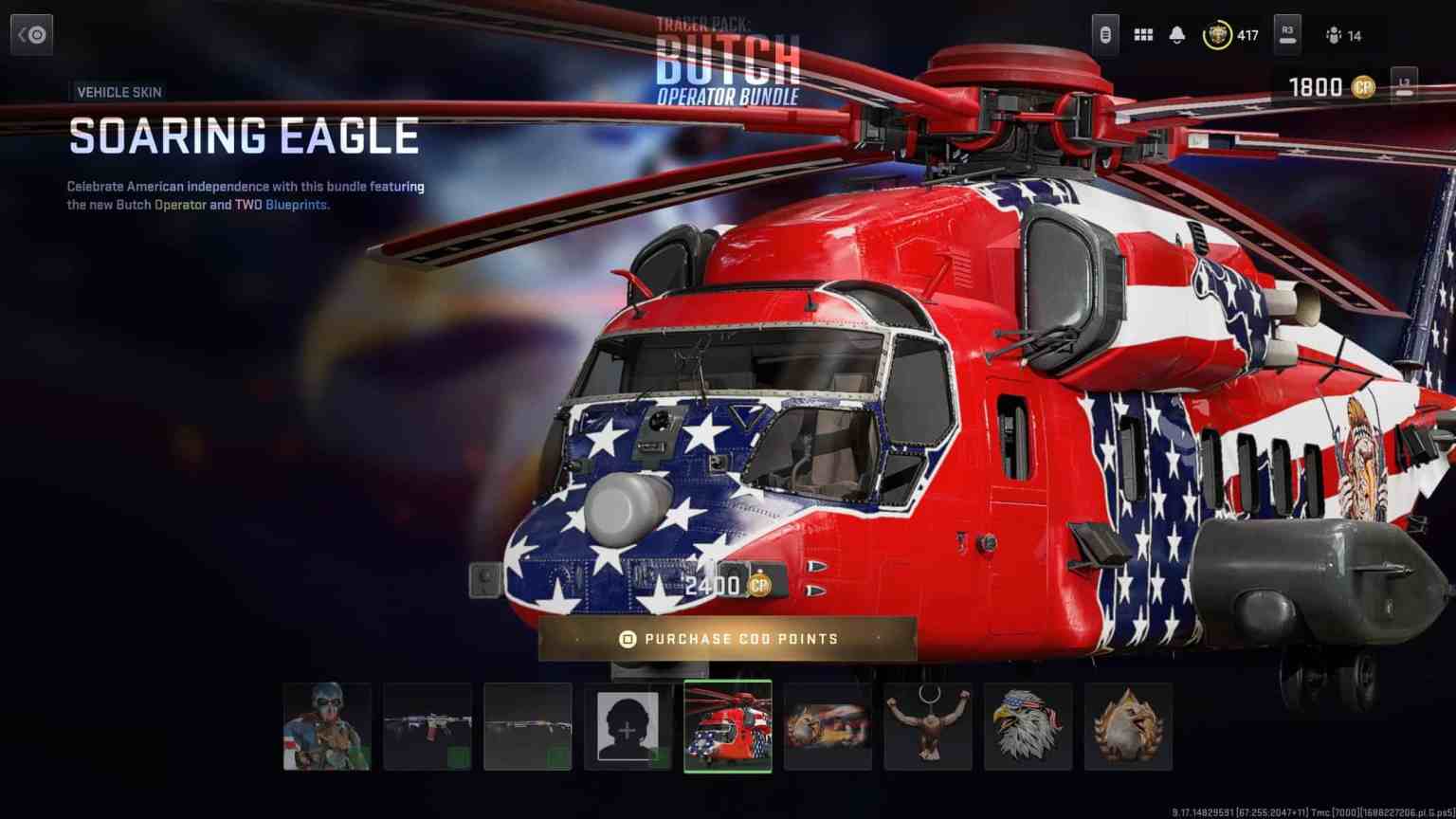Click the CP coin icon beside 1800
Viewport: 1456px width, 819px height.
(1361, 87)
